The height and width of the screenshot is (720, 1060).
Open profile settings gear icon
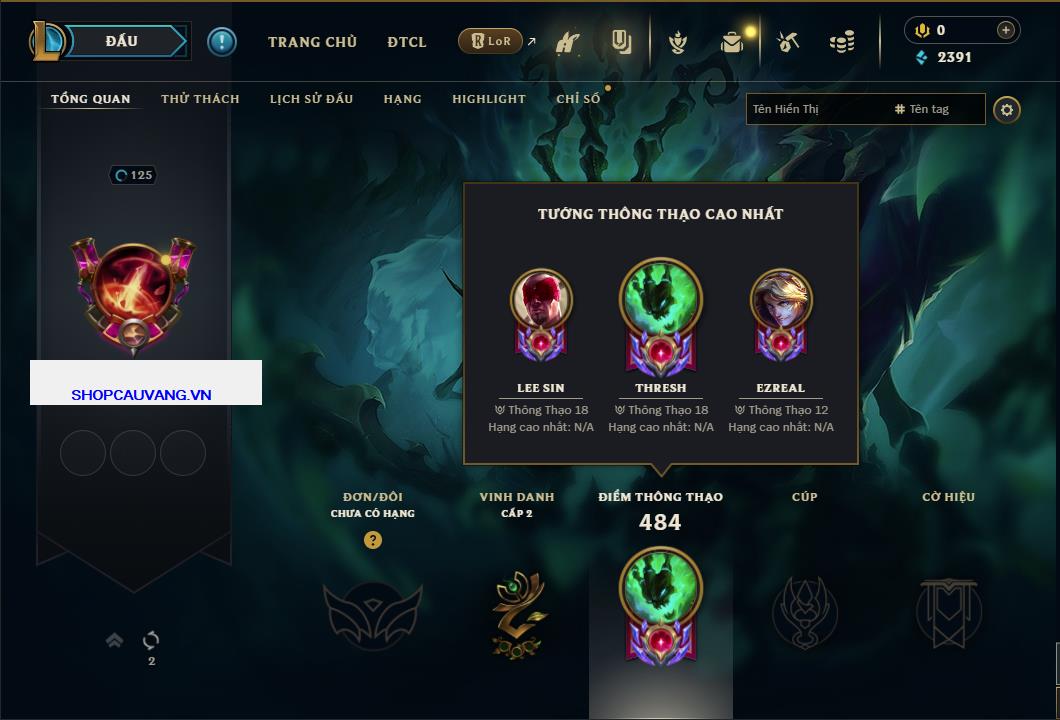pyautogui.click(x=1007, y=109)
